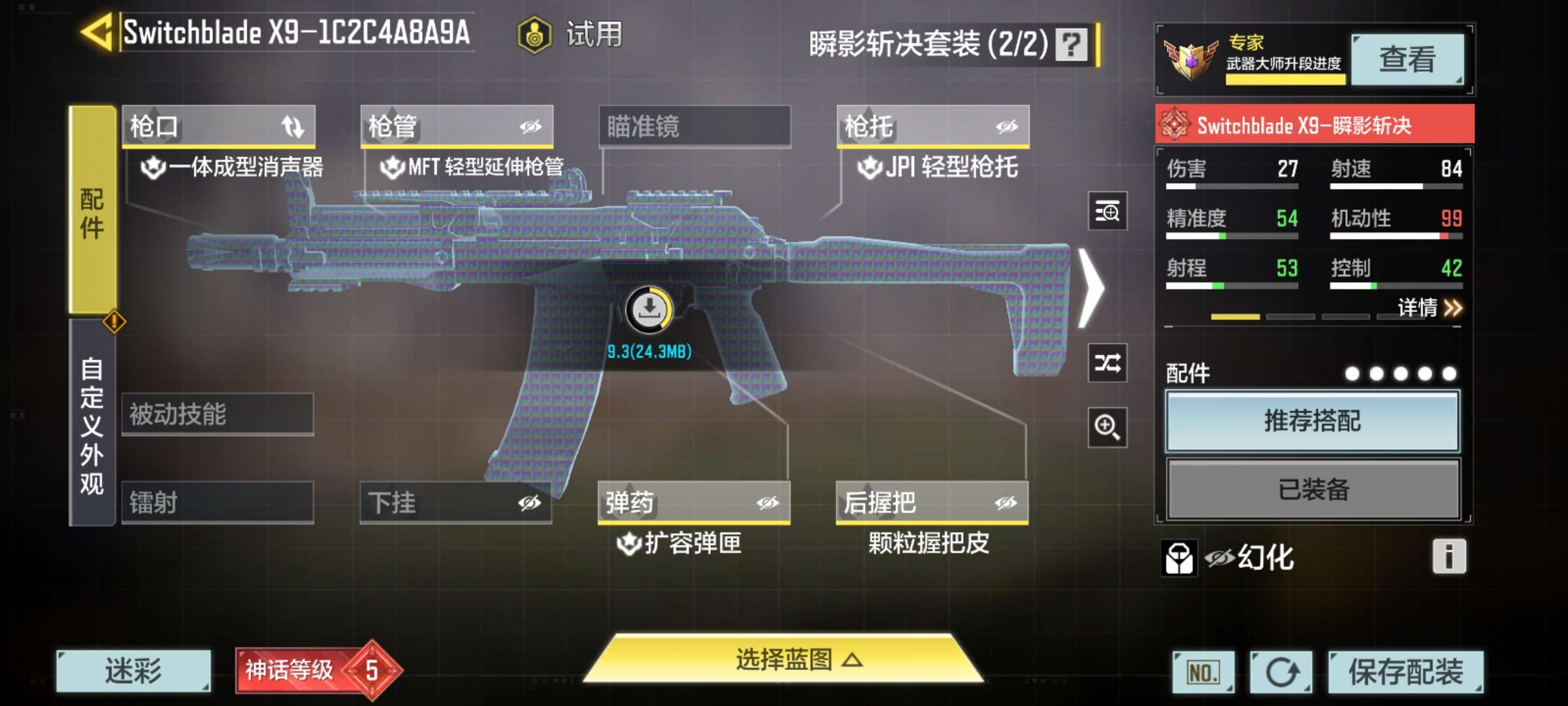This screenshot has width=1568, height=706.
Task: Open the 枪管 barrel attachment slot
Action: click(457, 126)
